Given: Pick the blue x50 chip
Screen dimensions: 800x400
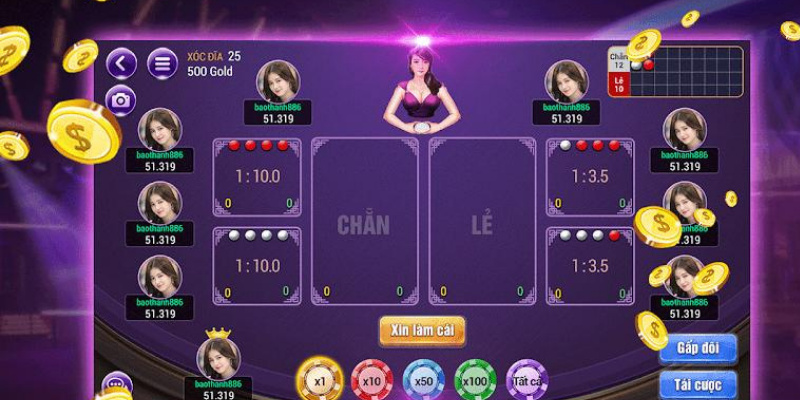Looking at the screenshot, I should [424, 381].
